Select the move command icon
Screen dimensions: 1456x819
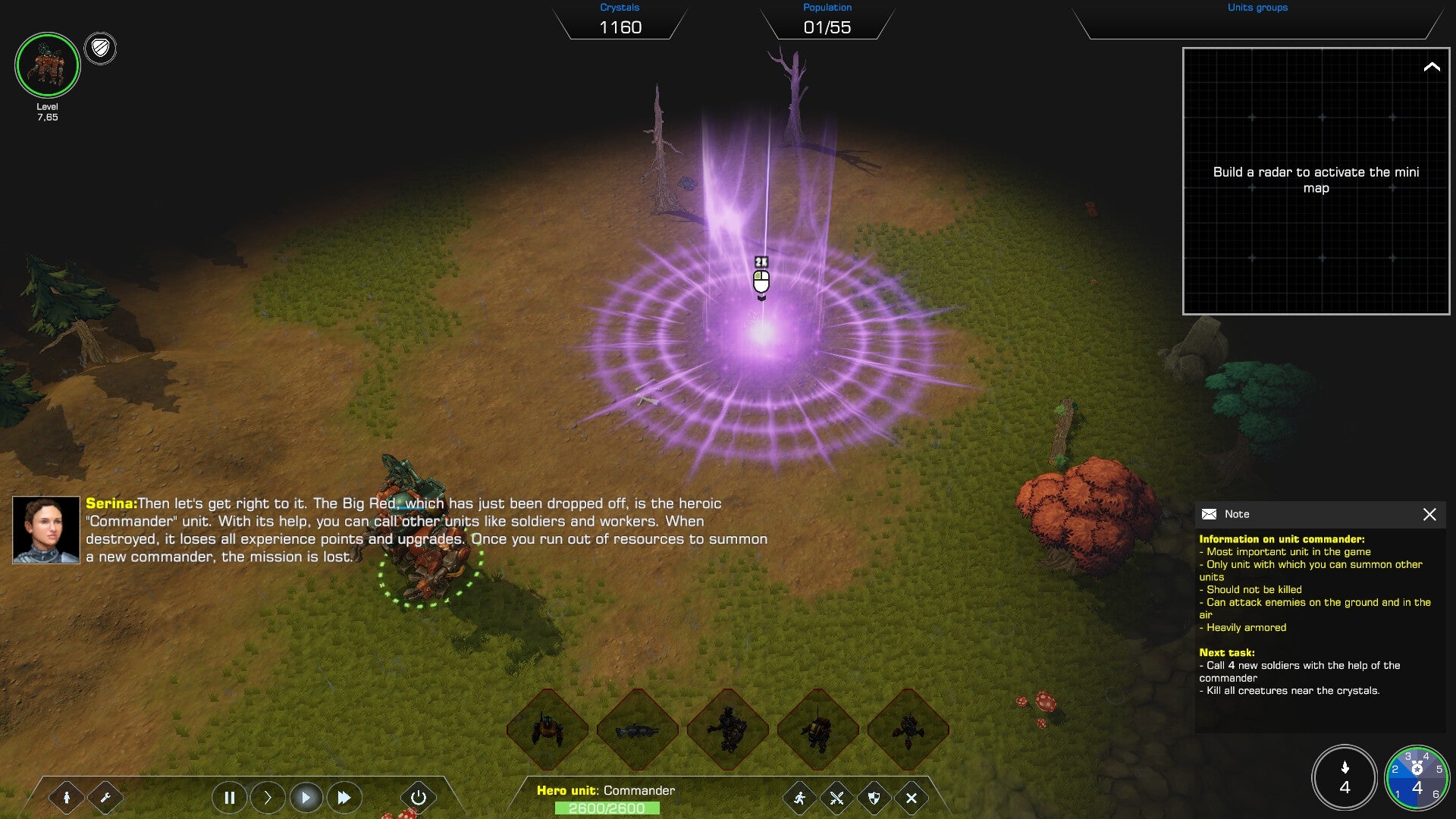799,798
